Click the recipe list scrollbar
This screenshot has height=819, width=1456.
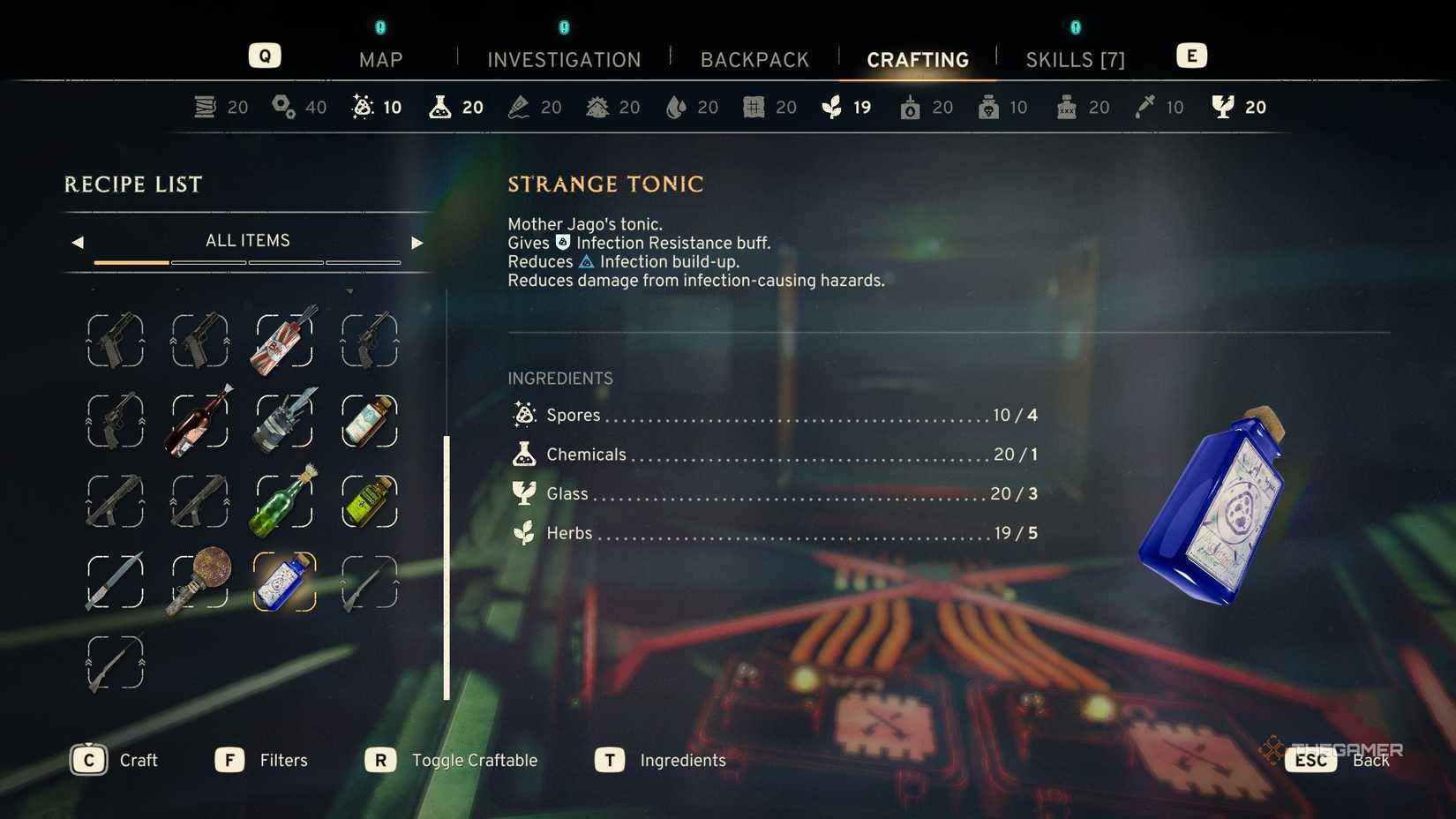(447, 565)
